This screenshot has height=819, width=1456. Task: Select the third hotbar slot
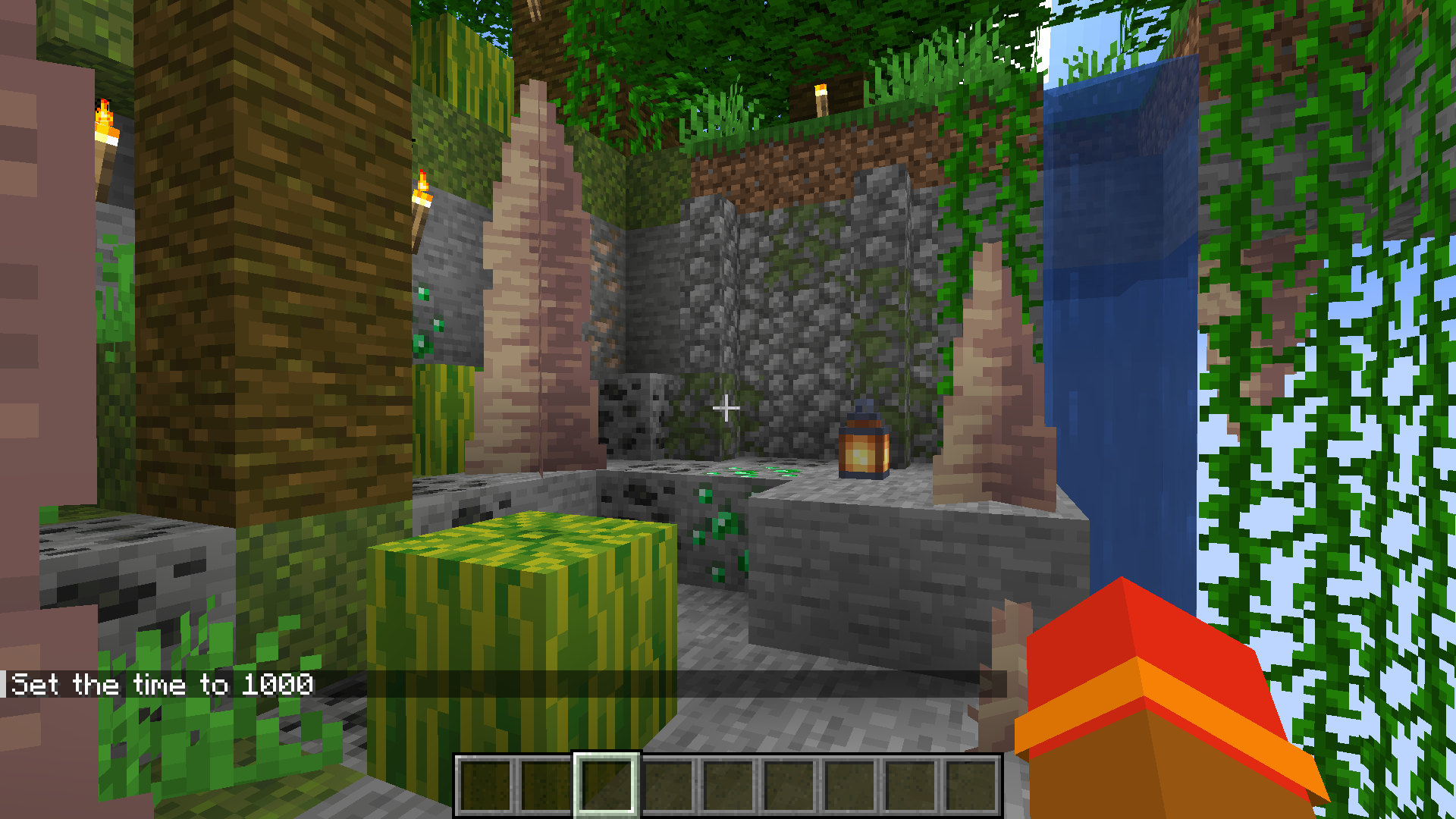click(x=605, y=785)
